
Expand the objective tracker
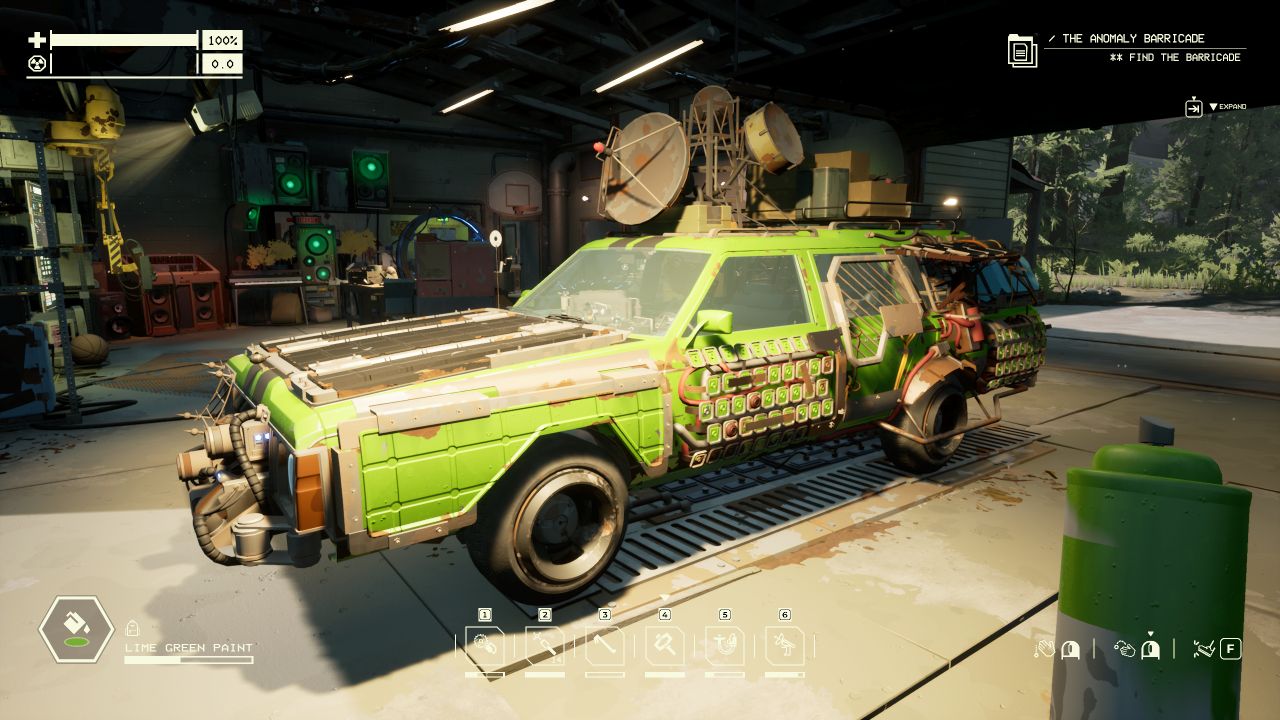coord(1194,108)
